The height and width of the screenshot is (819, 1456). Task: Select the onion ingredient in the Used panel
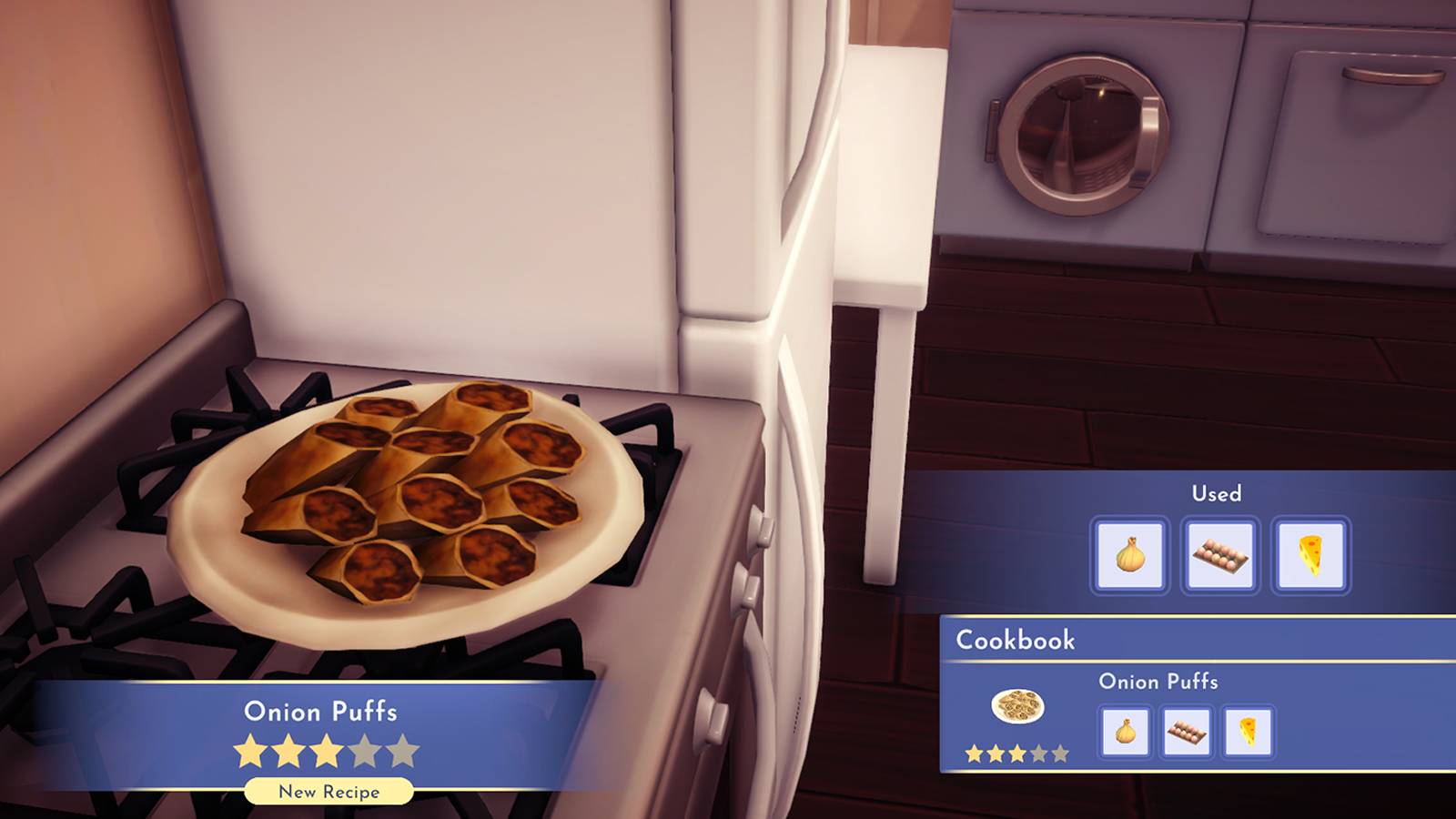tap(1128, 556)
